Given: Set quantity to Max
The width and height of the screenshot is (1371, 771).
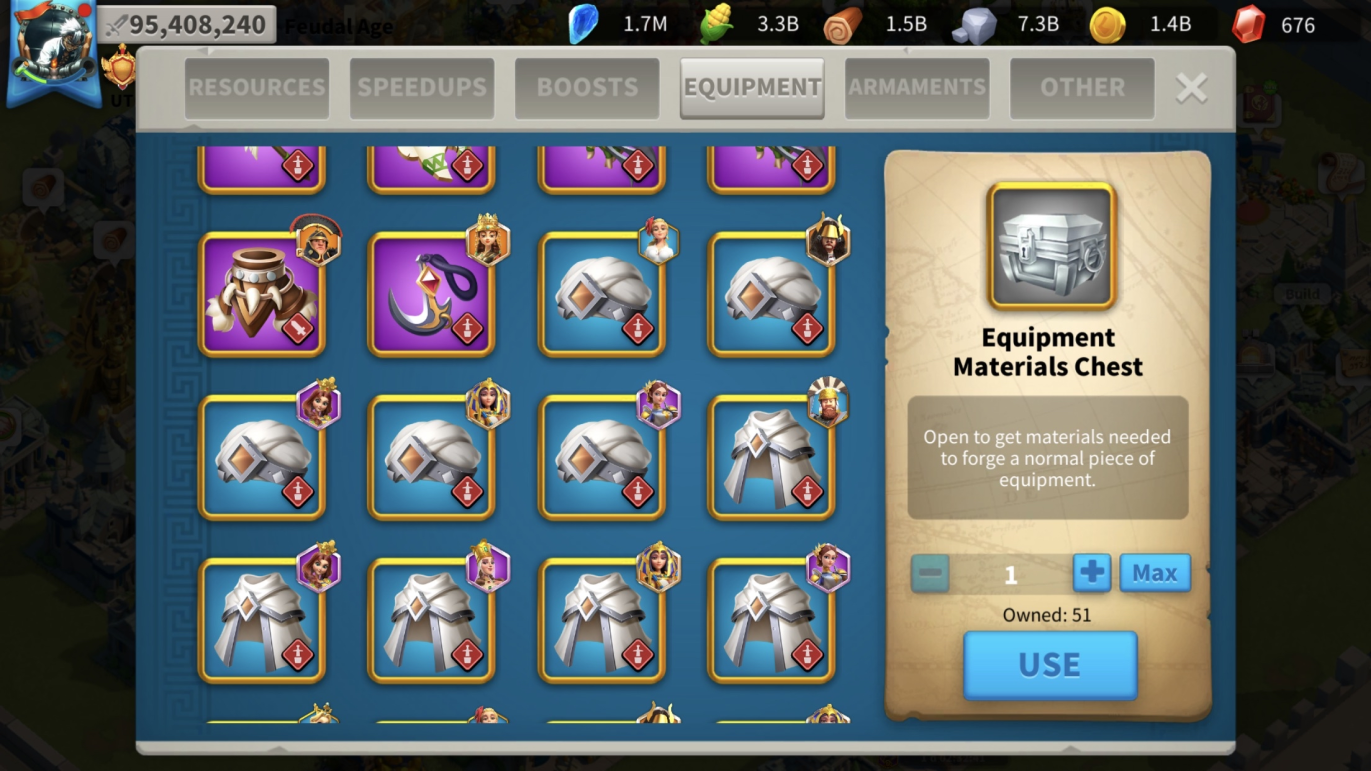Looking at the screenshot, I should [1155, 573].
